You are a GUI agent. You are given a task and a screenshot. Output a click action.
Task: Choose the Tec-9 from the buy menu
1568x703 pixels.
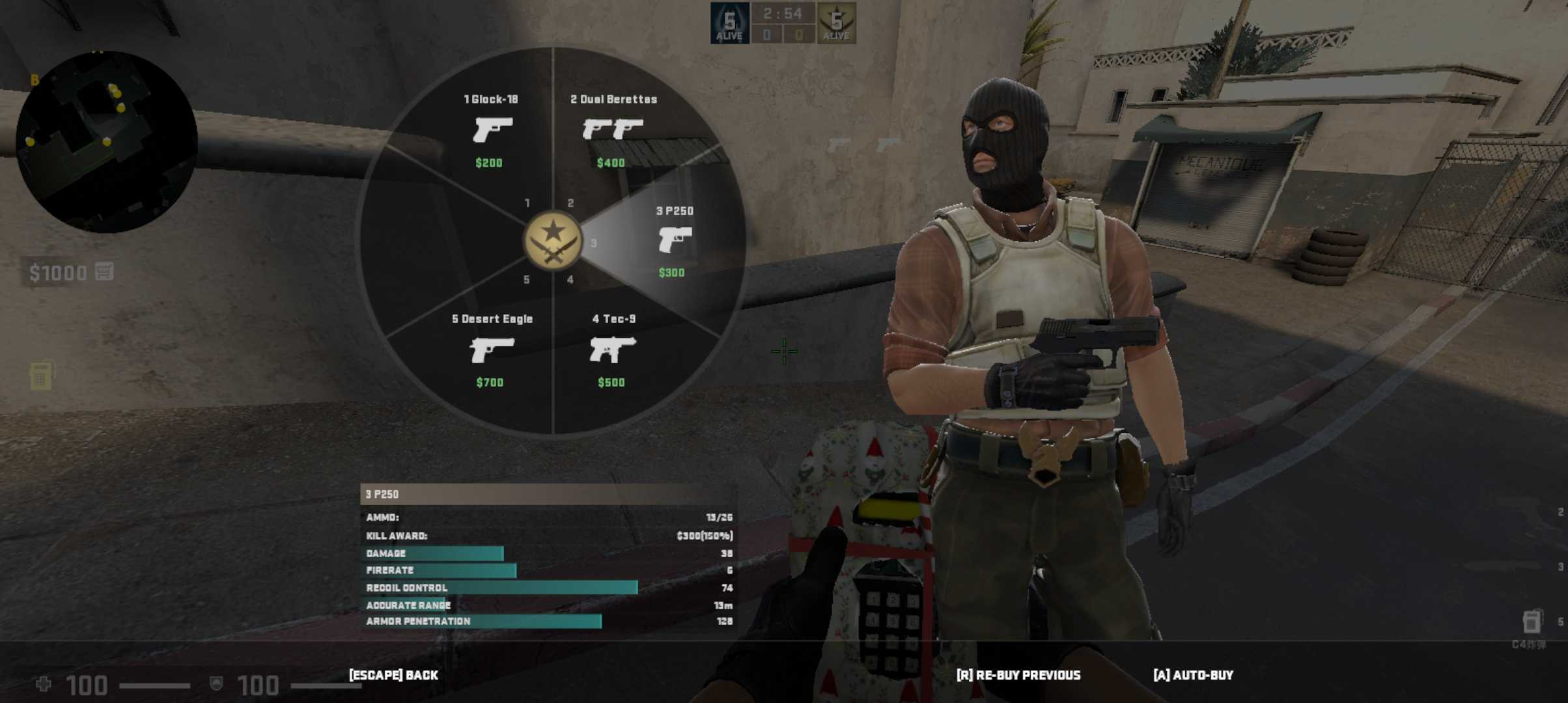click(x=612, y=350)
